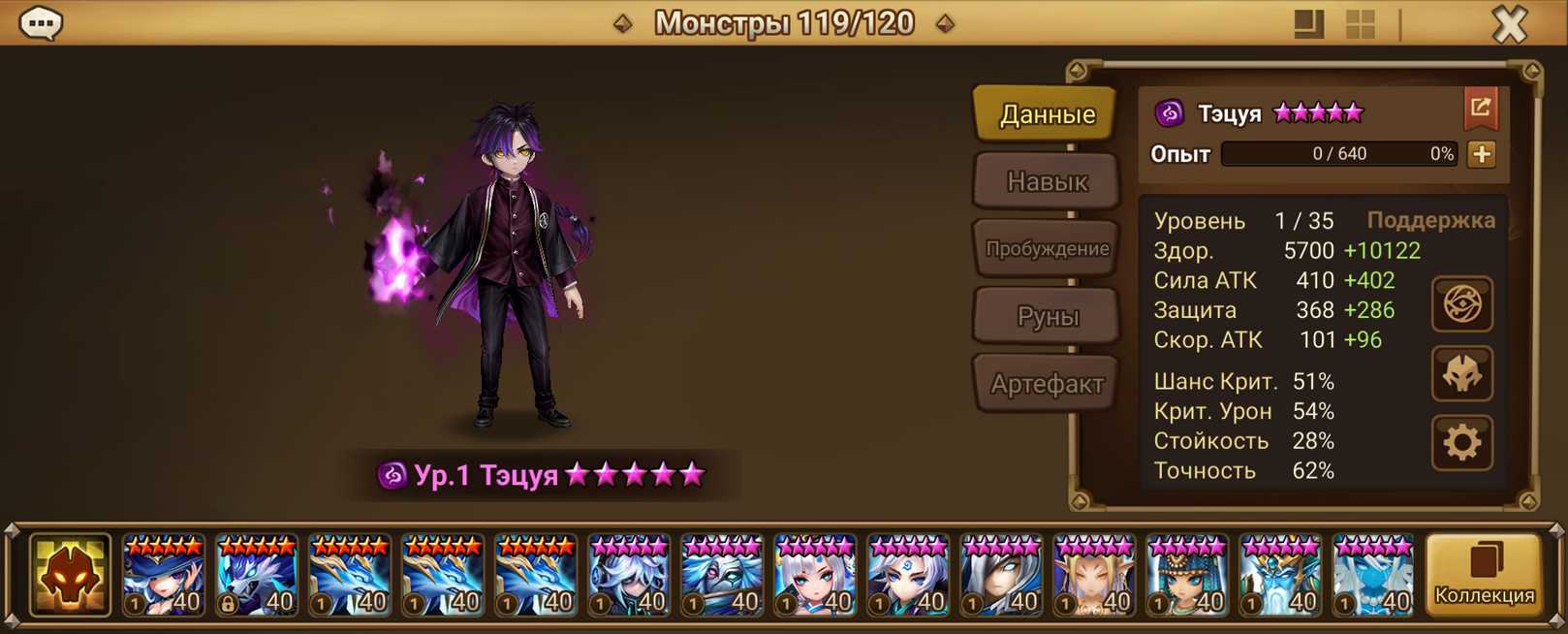Go to the Артефакт tab
1568x634 pixels.
coord(1047,384)
